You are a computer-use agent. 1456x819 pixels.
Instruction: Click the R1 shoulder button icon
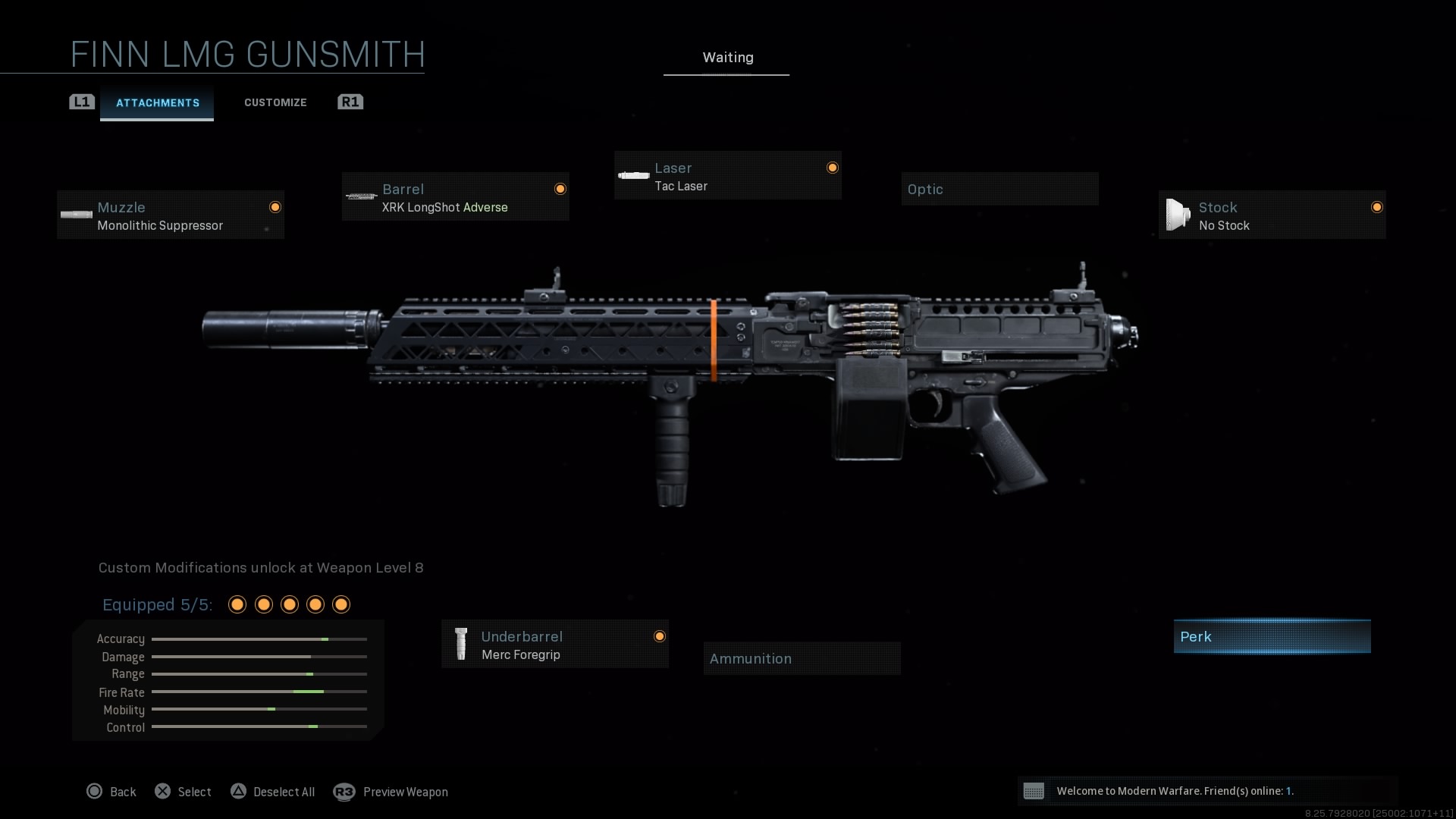pos(350,102)
